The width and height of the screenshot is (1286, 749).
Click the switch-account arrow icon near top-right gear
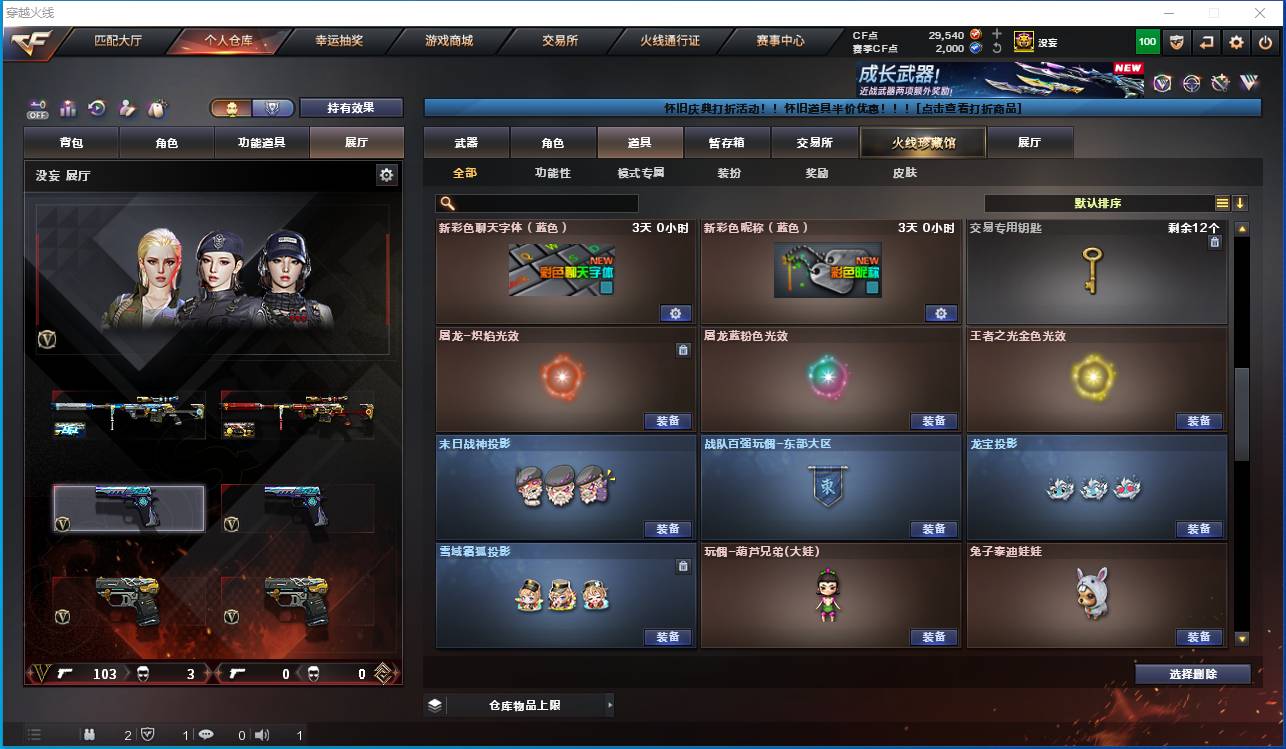(x=1206, y=41)
